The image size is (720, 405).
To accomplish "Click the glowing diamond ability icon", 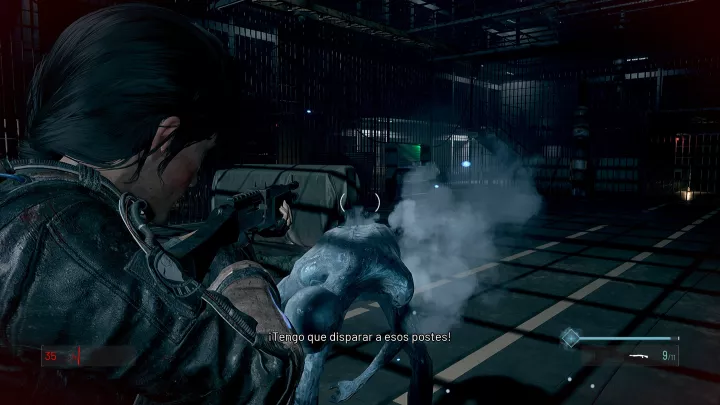I will pyautogui.click(x=569, y=337).
